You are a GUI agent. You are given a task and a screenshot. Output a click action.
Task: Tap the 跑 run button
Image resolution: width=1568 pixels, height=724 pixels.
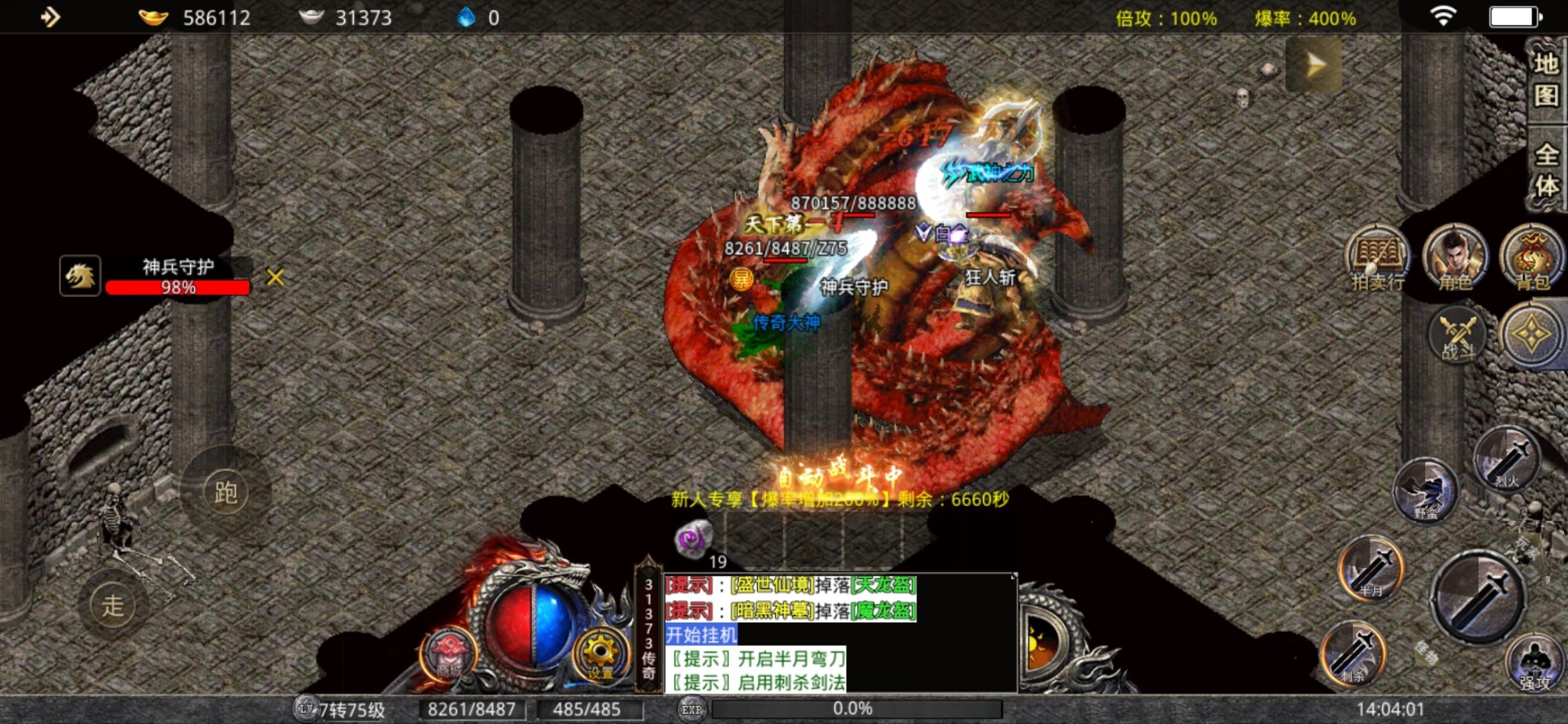[x=226, y=493]
